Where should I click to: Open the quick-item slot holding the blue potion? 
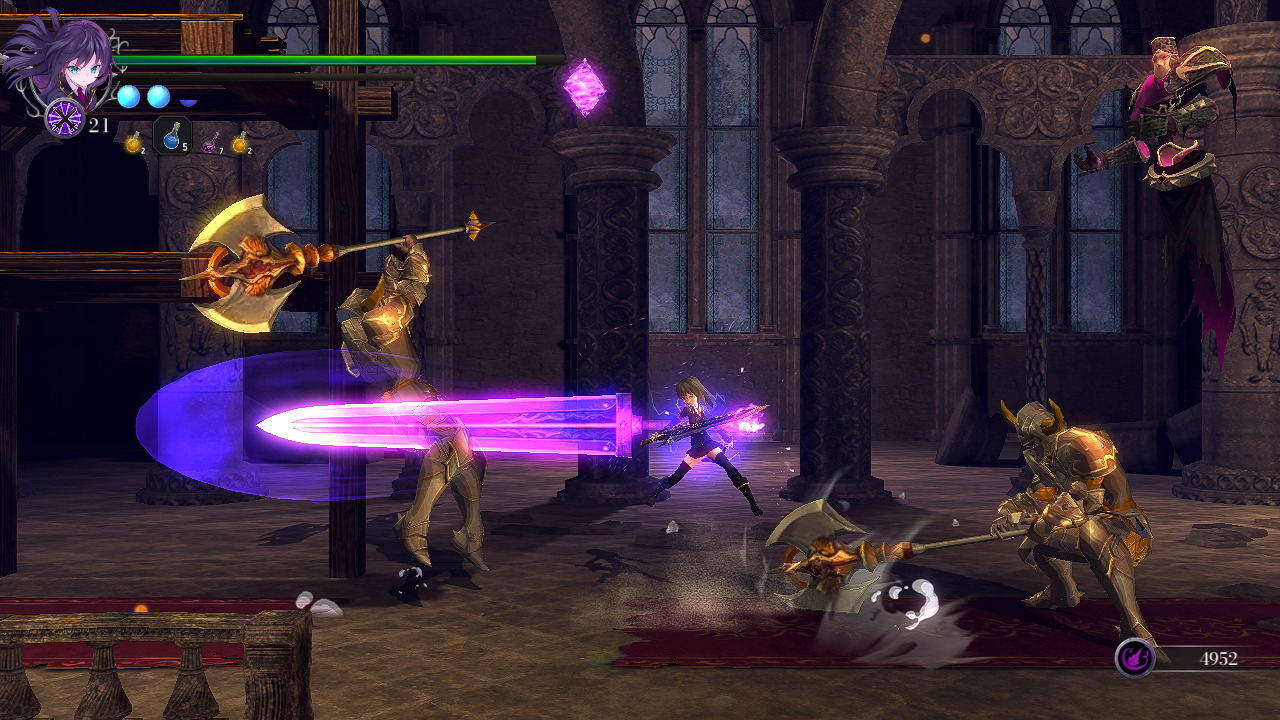coord(172,137)
